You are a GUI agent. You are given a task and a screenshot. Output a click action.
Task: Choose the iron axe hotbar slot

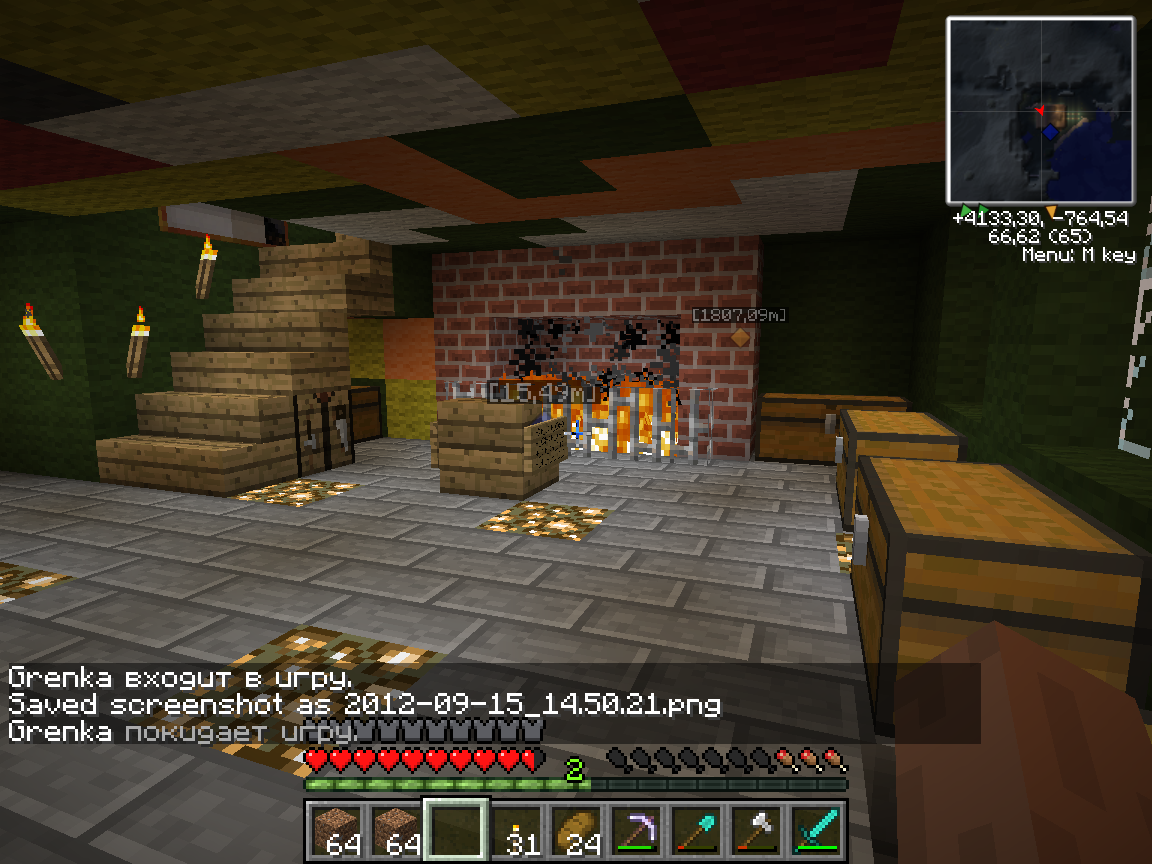pyautogui.click(x=756, y=830)
